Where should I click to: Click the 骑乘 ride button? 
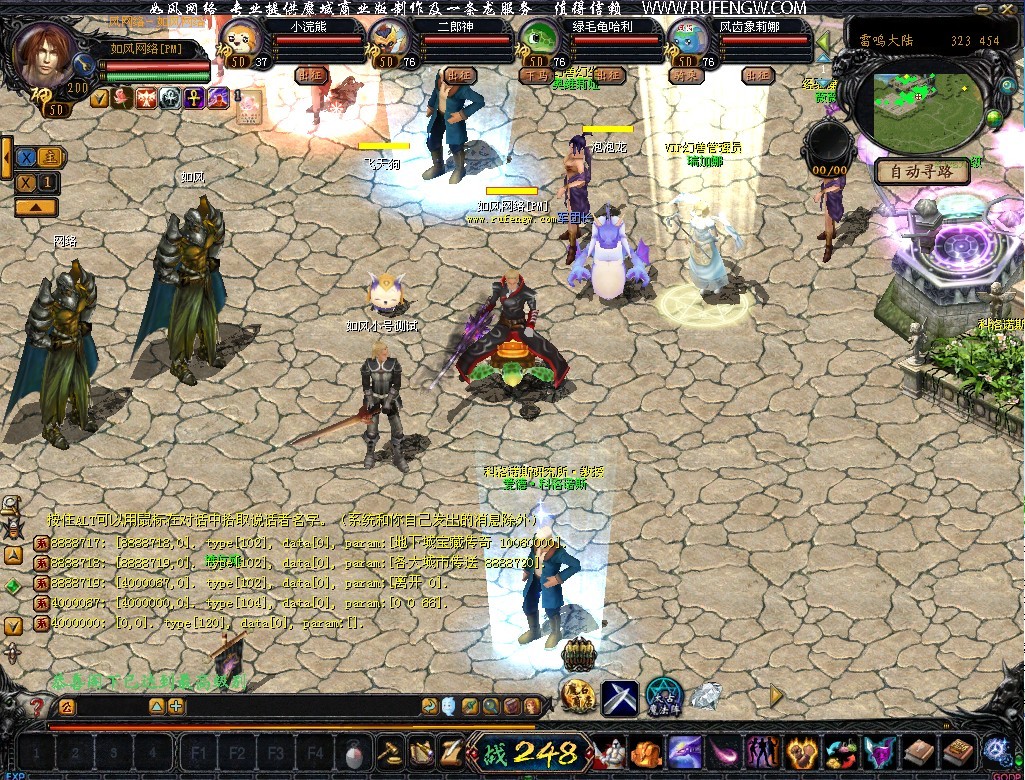tap(685, 75)
